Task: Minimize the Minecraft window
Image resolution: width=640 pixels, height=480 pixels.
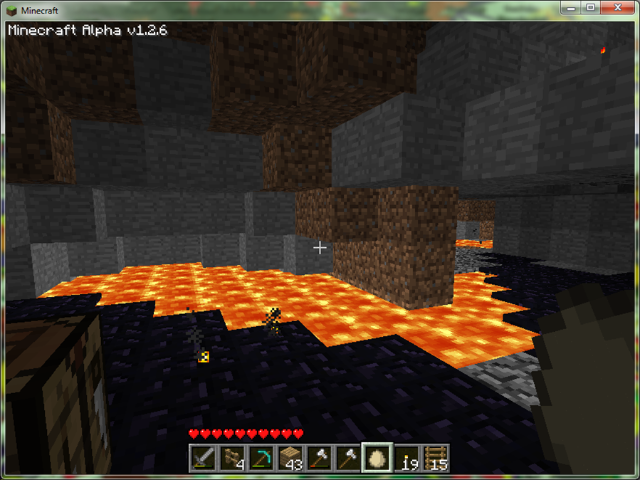Action: pyautogui.click(x=567, y=8)
